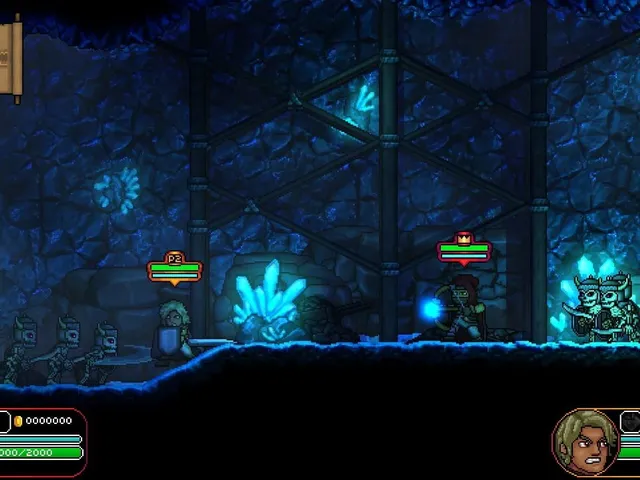The width and height of the screenshot is (640, 480).
Task: Select the dark fist ability slot
Action: 631,423
